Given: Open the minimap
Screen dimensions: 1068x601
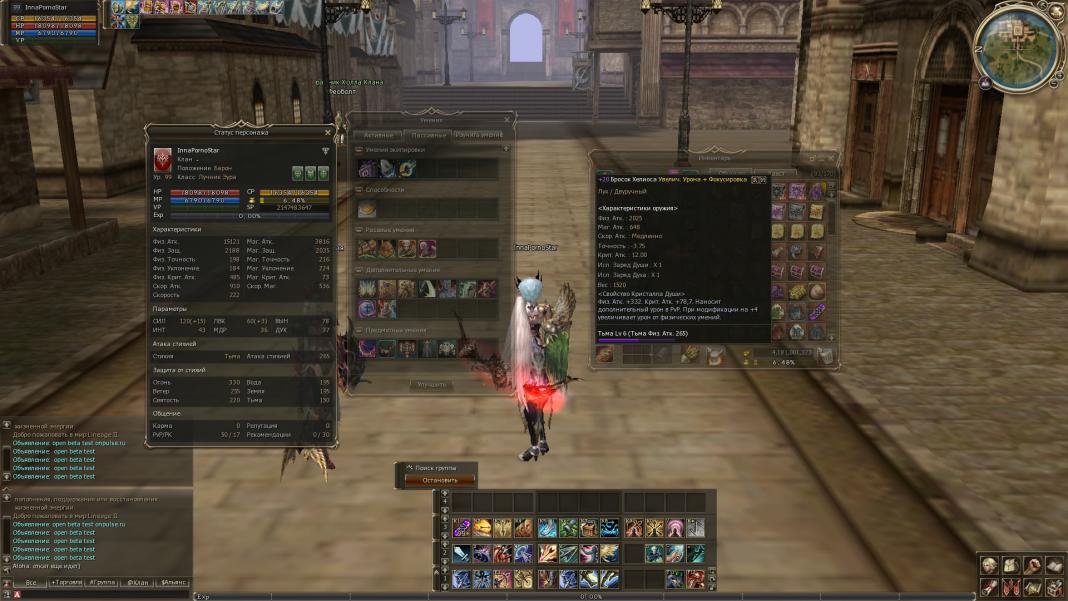Looking at the screenshot, I should click(x=1018, y=46).
